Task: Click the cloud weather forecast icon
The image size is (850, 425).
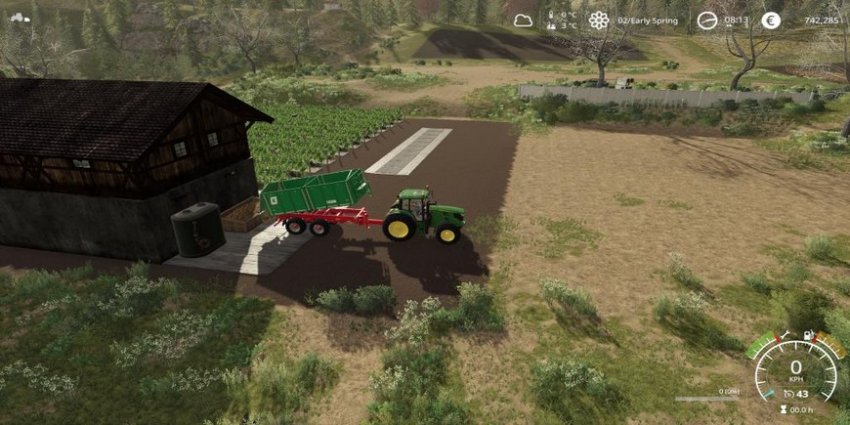Action: click(523, 19)
